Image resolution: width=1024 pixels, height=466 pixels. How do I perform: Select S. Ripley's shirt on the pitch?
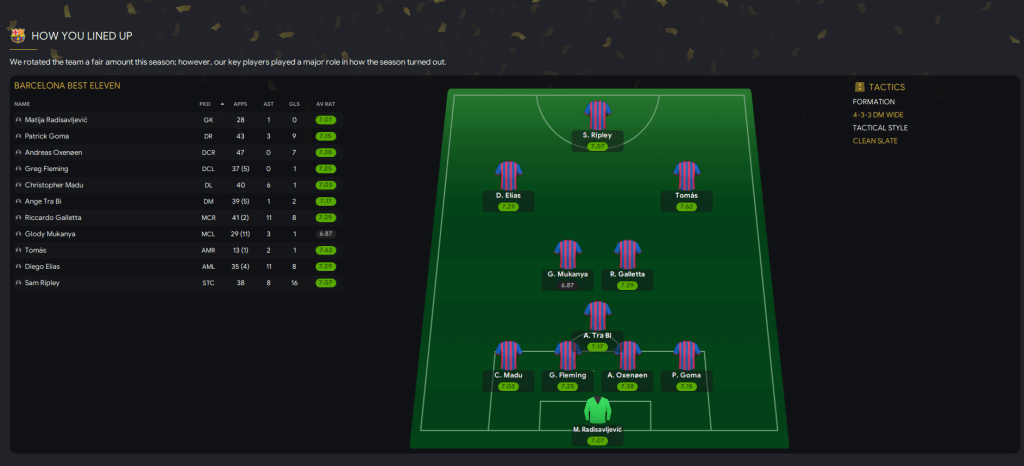(x=597, y=114)
